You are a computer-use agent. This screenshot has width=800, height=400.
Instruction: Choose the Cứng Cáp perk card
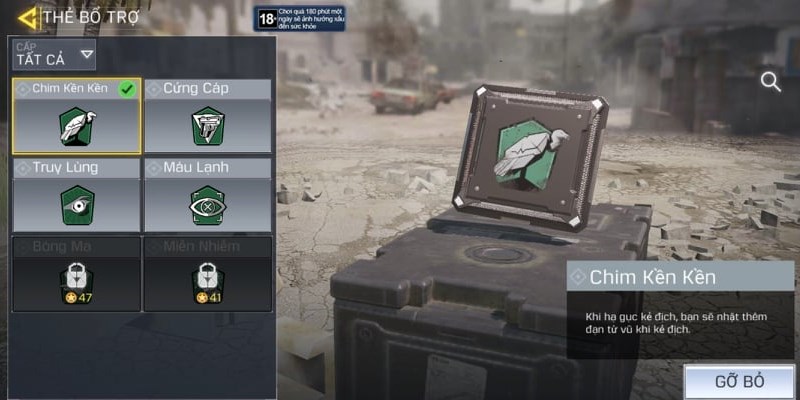click(x=208, y=116)
